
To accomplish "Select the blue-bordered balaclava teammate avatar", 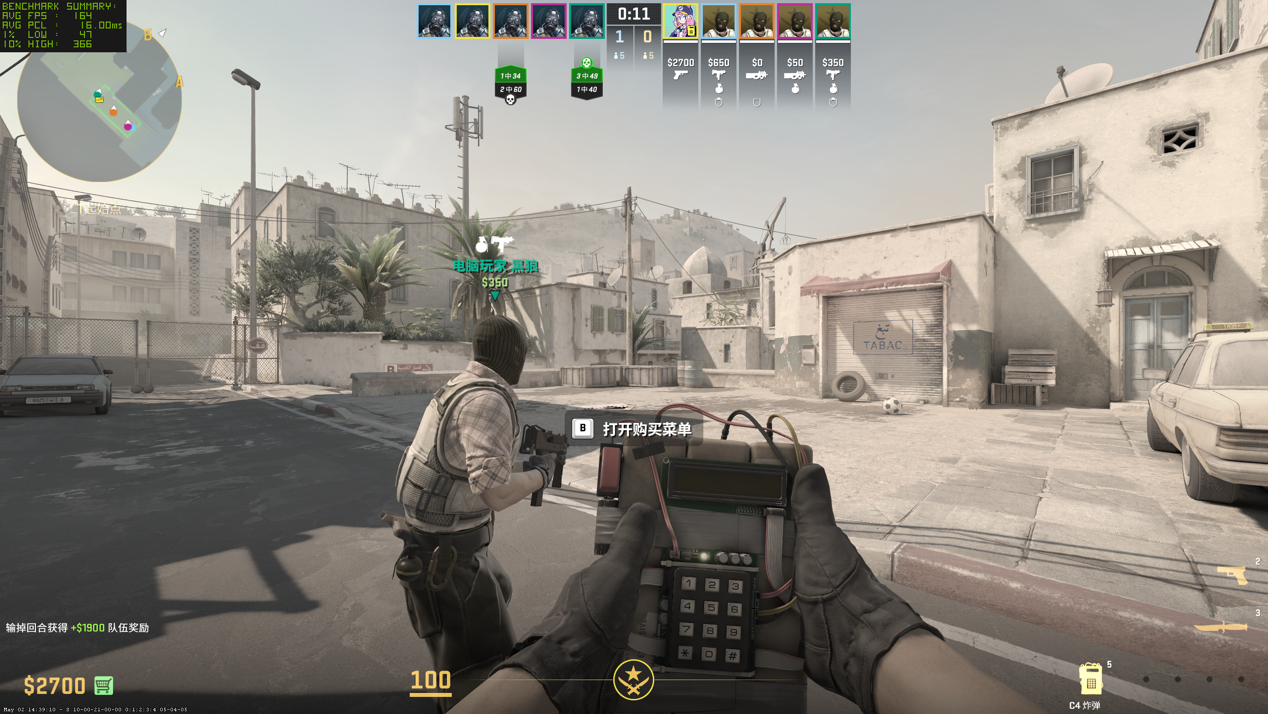I will tap(718, 22).
